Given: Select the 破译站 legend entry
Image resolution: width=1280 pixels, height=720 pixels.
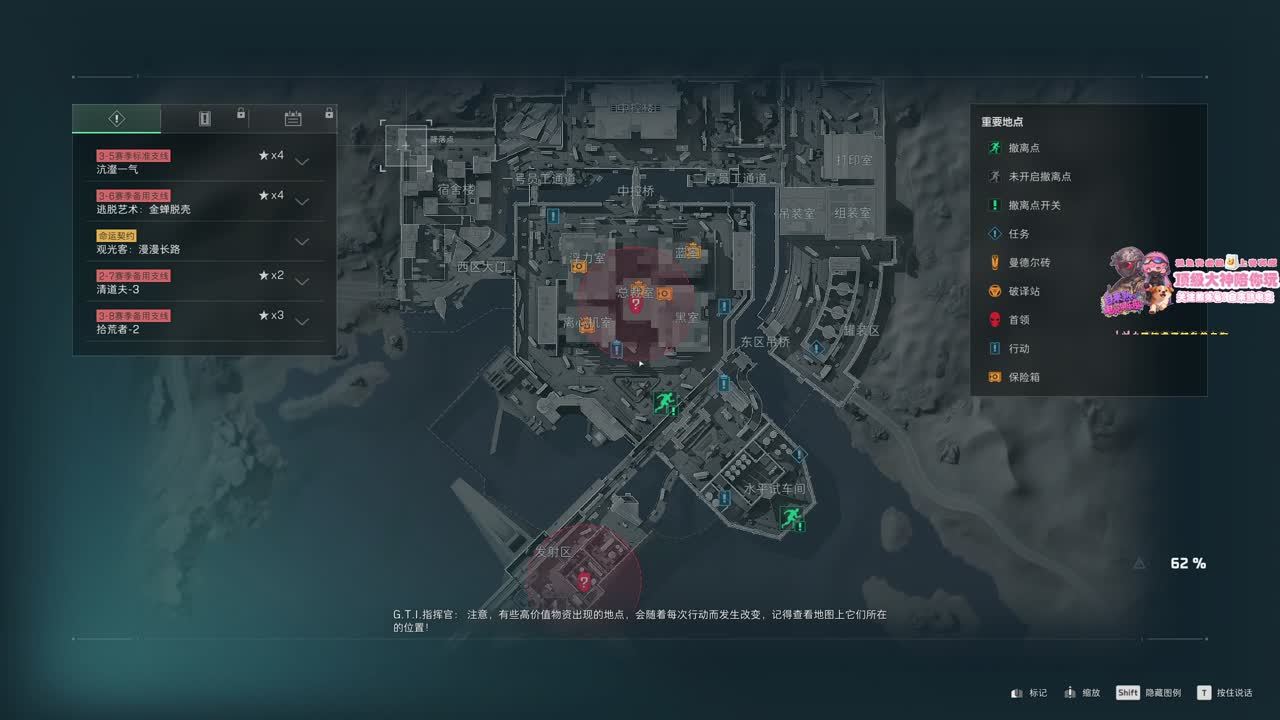Looking at the screenshot, I should 1025,291.
